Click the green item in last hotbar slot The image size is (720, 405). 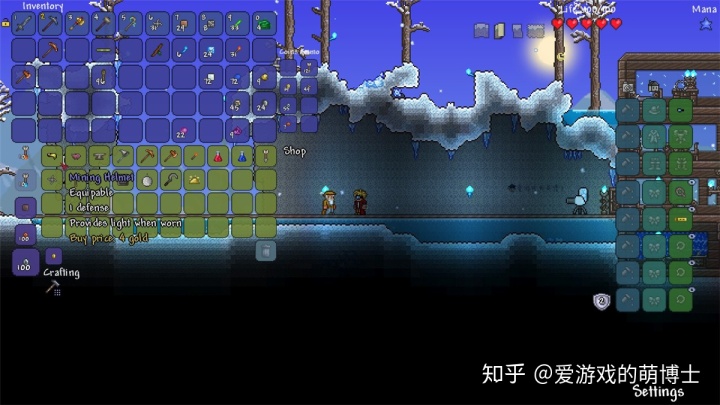(x=264, y=24)
